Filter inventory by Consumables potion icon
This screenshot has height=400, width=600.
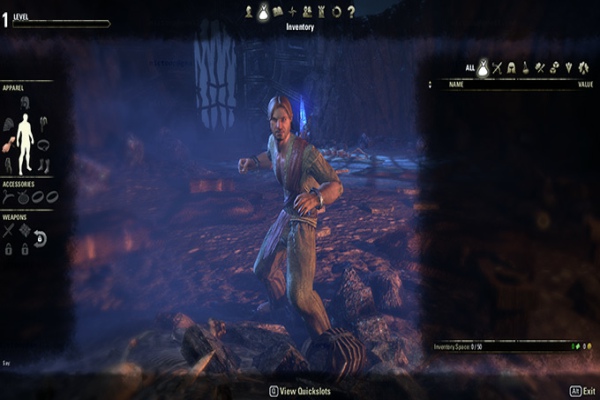tap(525, 68)
